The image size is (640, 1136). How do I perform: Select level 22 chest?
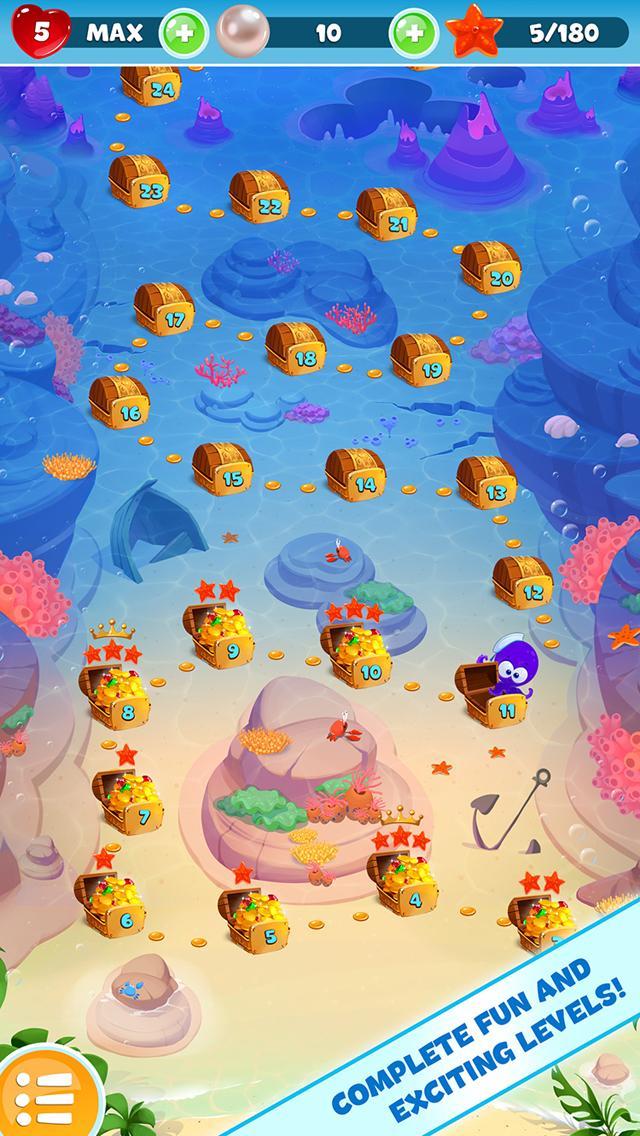(259, 196)
